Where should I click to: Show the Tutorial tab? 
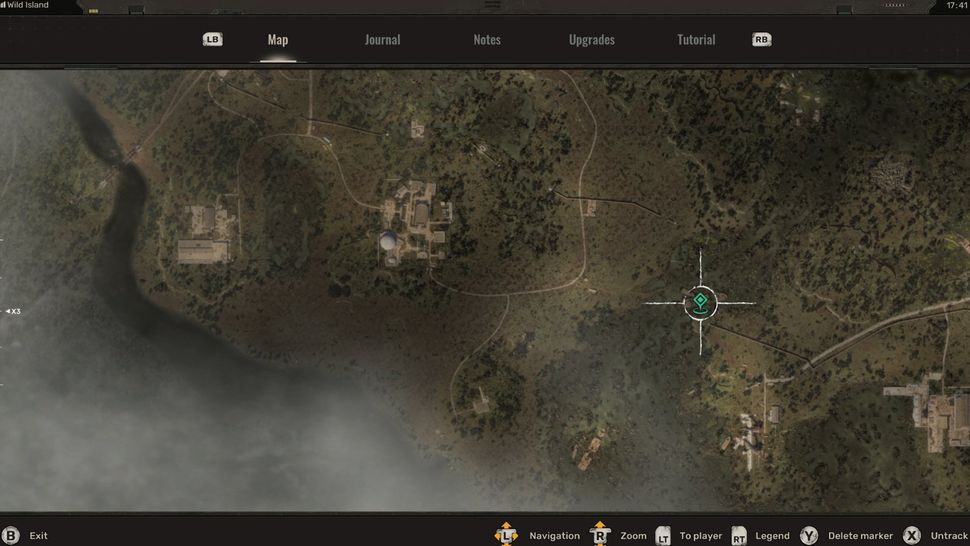coord(696,40)
